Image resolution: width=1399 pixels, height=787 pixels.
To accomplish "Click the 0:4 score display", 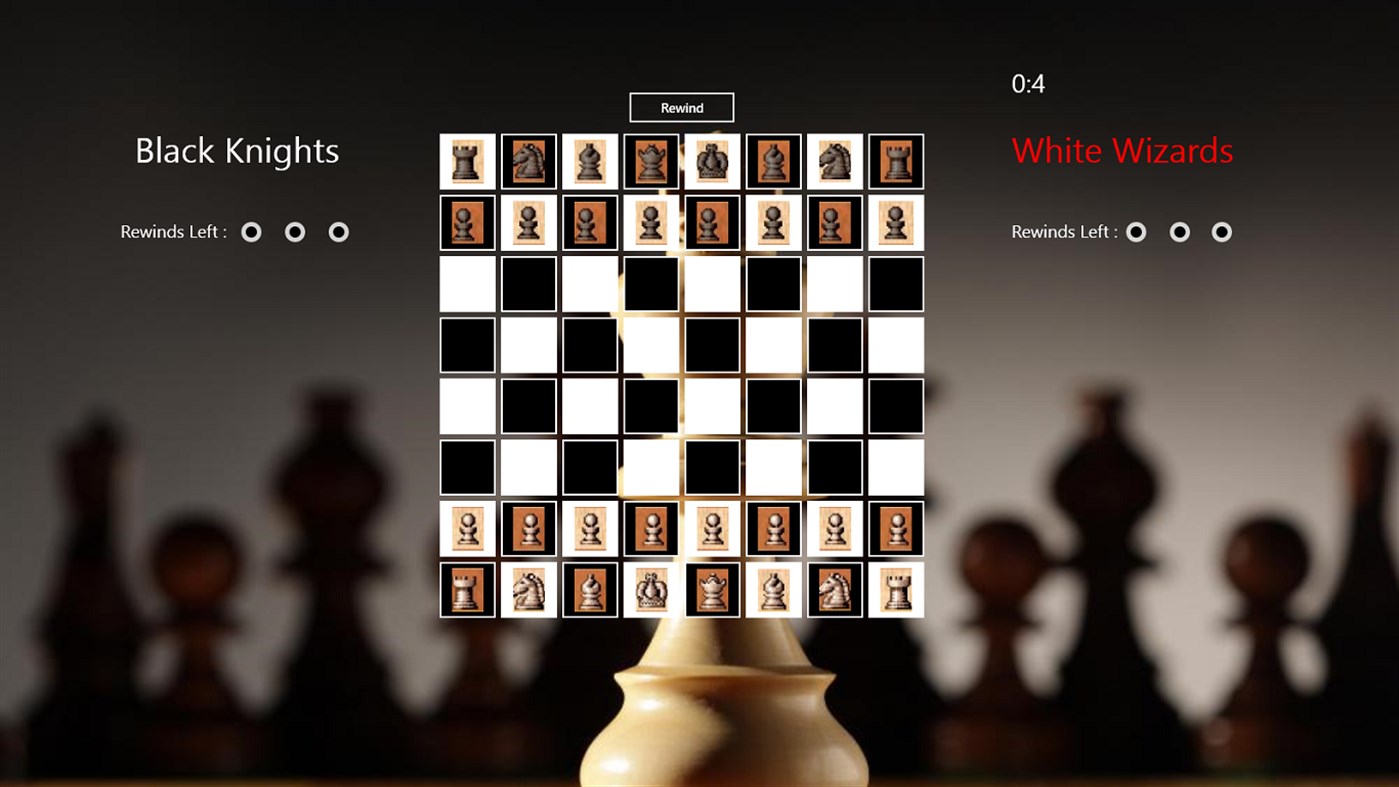I will [x=1029, y=84].
